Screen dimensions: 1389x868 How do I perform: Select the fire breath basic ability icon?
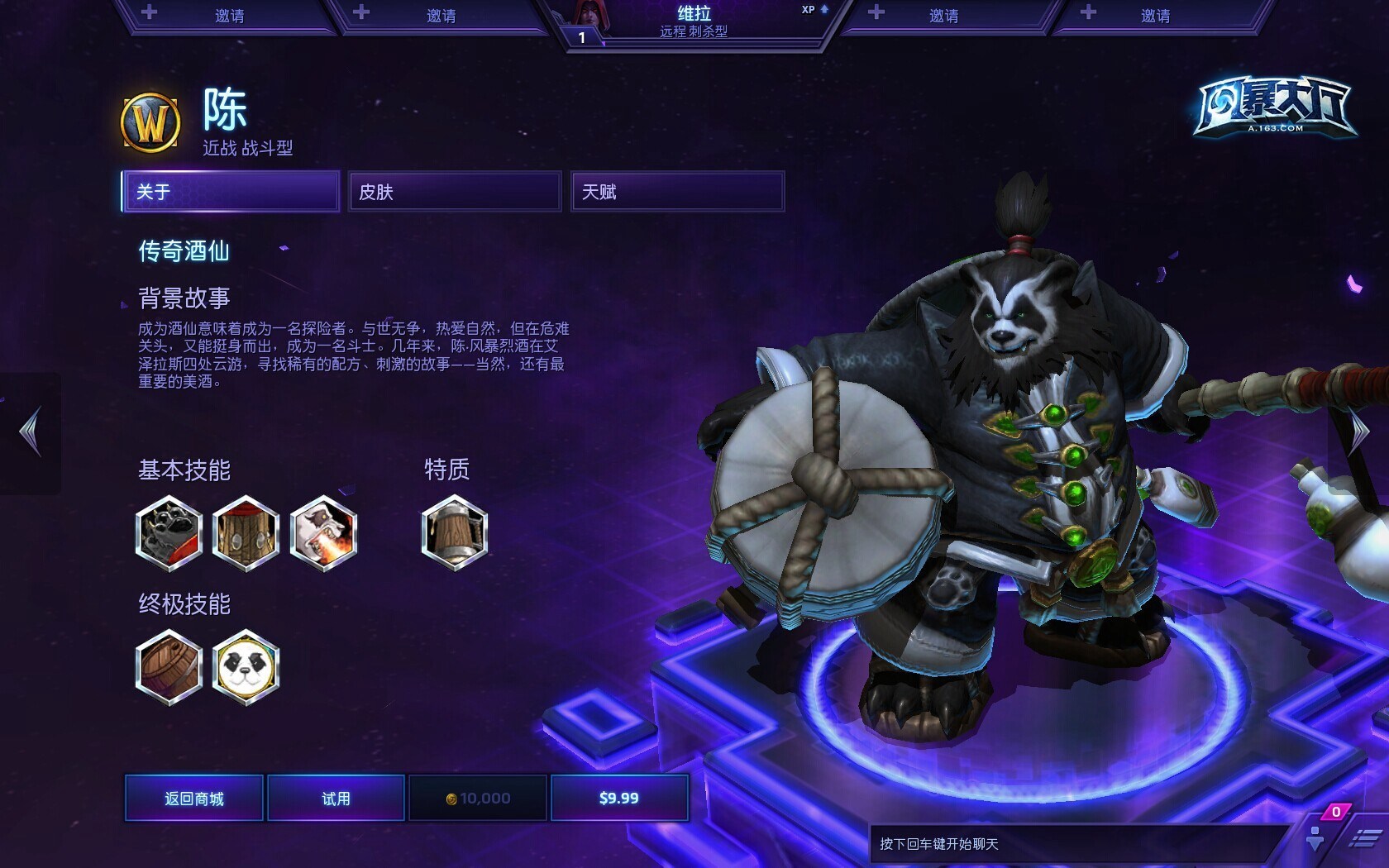tap(323, 533)
